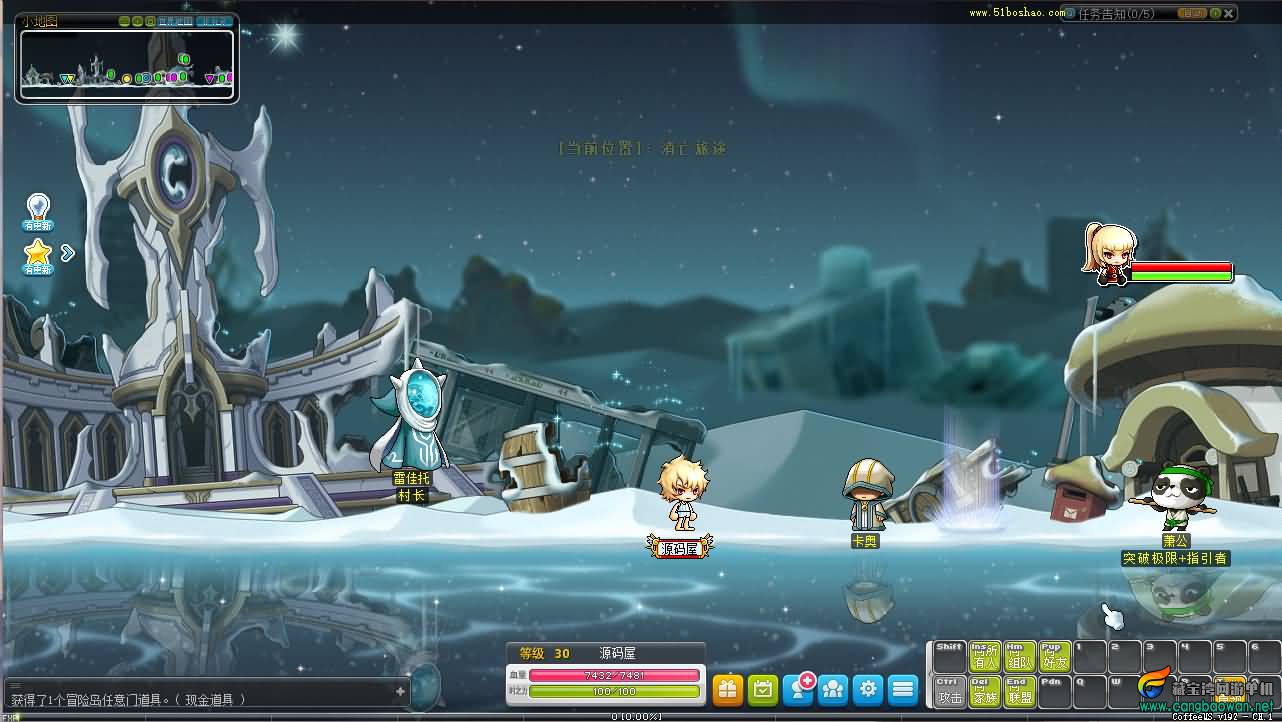1282x722 pixels.
Task: Select the 家族 (guild) chat hotkey slot
Action: point(985,691)
